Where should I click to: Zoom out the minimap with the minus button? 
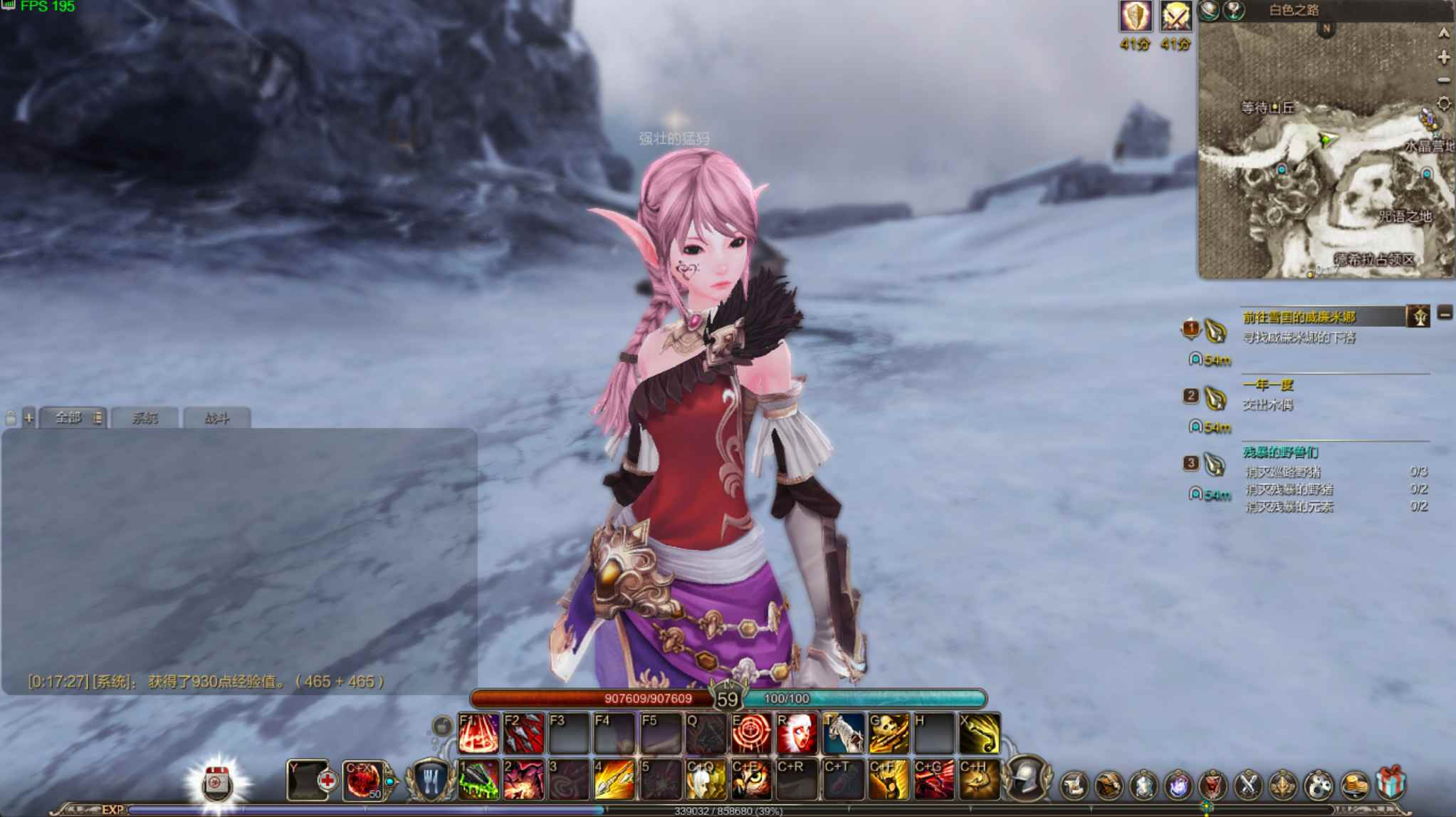click(1443, 80)
